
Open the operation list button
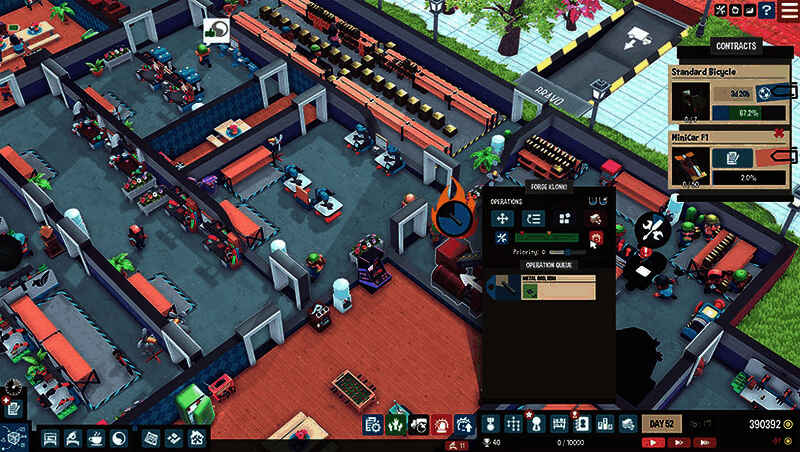[x=534, y=218]
